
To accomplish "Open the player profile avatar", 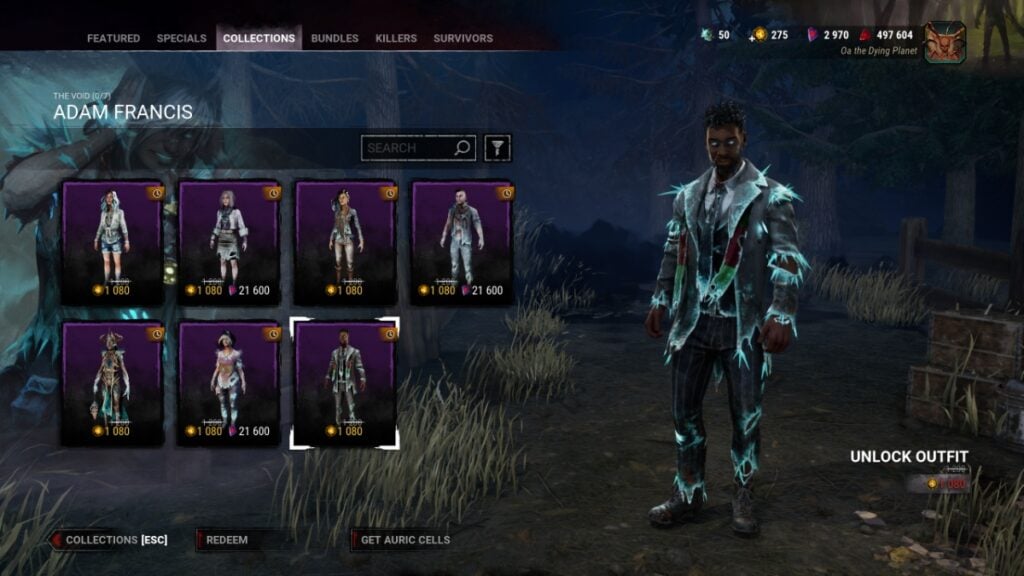I will (944, 42).
